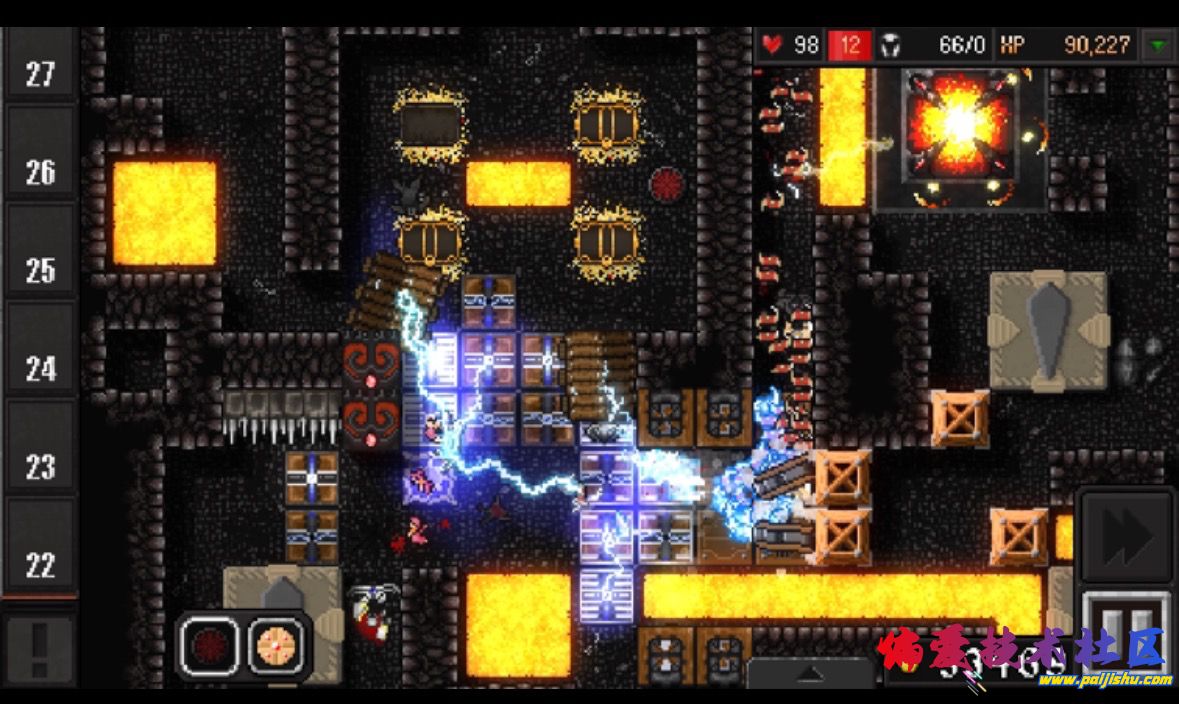Select wave 26 in the wave list

[40, 172]
